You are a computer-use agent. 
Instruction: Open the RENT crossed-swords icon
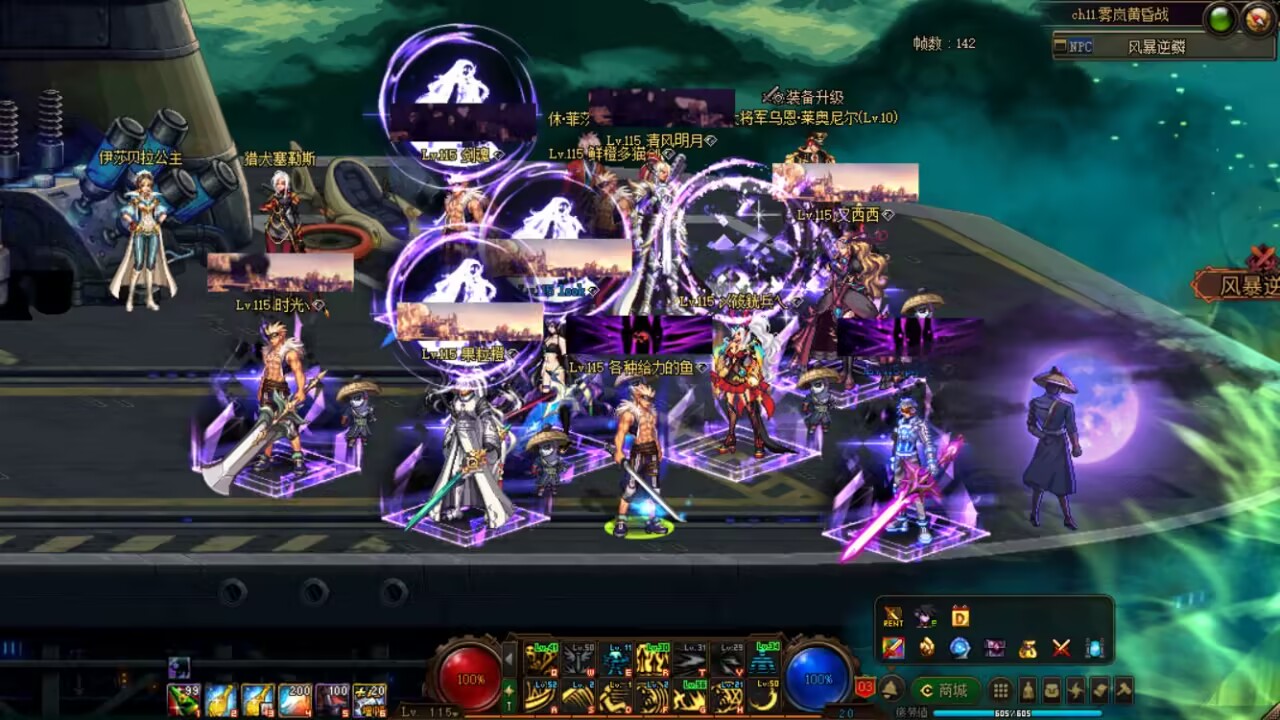[x=893, y=617]
